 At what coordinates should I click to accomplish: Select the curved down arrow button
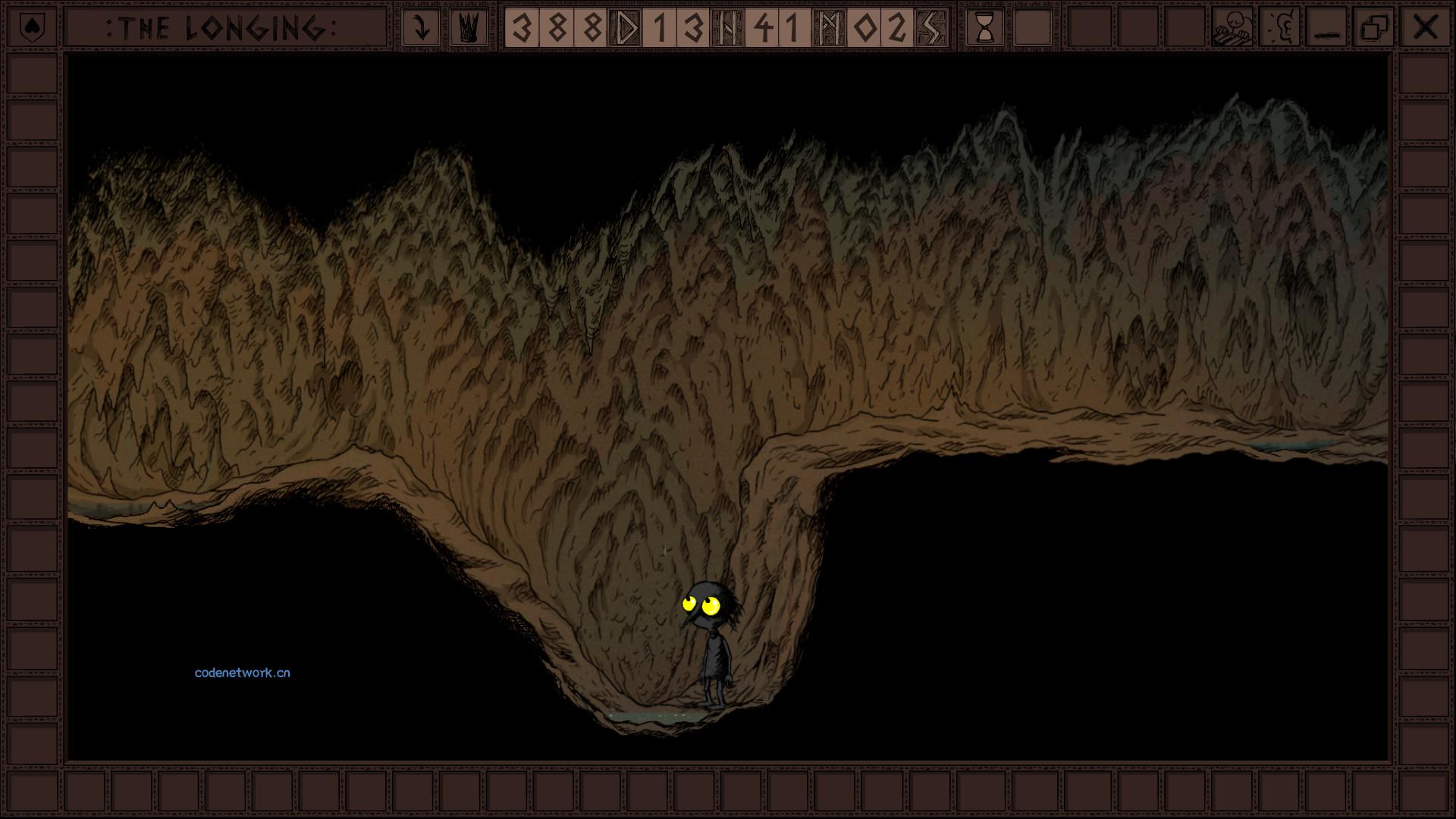coord(420,28)
